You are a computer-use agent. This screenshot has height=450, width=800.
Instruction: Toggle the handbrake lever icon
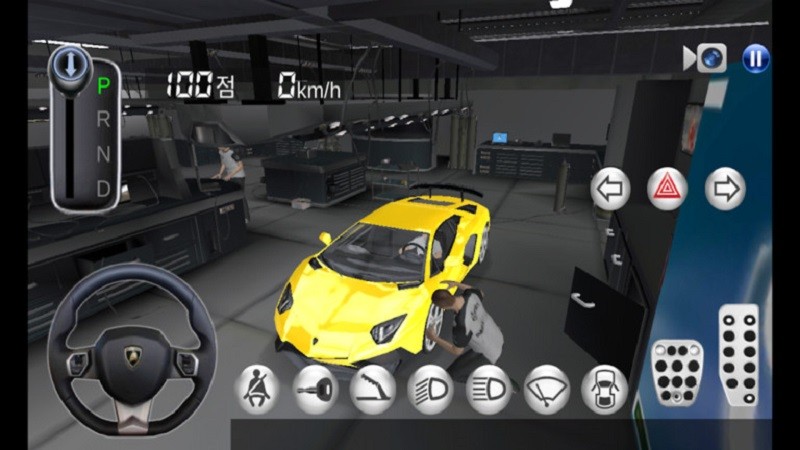click(x=373, y=389)
